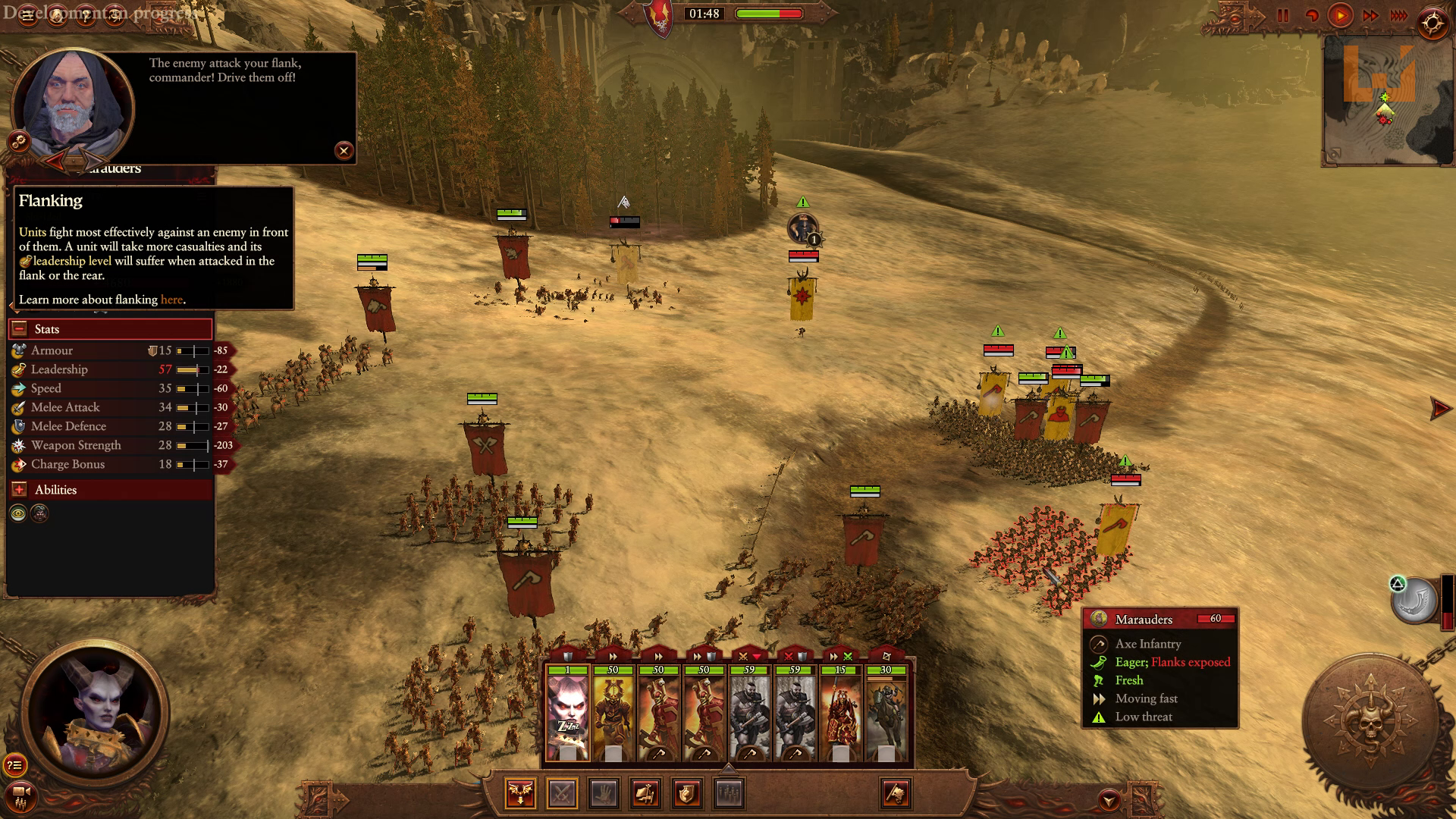The width and height of the screenshot is (1456, 819).
Task: Expand the Abilities section
Action: pos(21,489)
